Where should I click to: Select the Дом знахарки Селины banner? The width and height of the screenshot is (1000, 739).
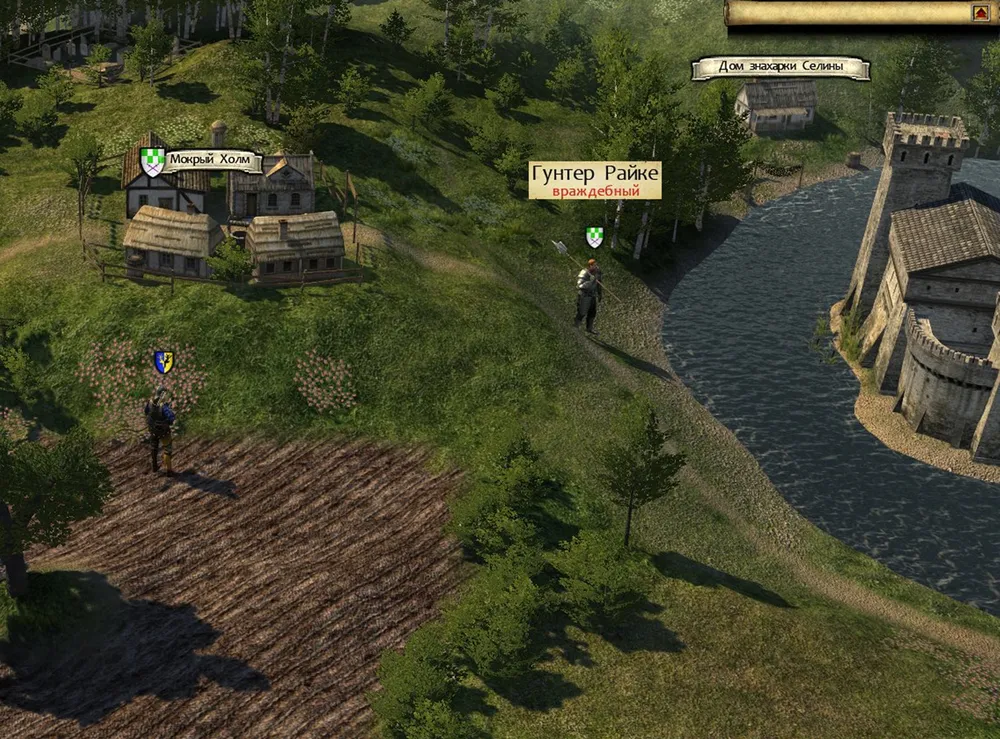click(780, 68)
